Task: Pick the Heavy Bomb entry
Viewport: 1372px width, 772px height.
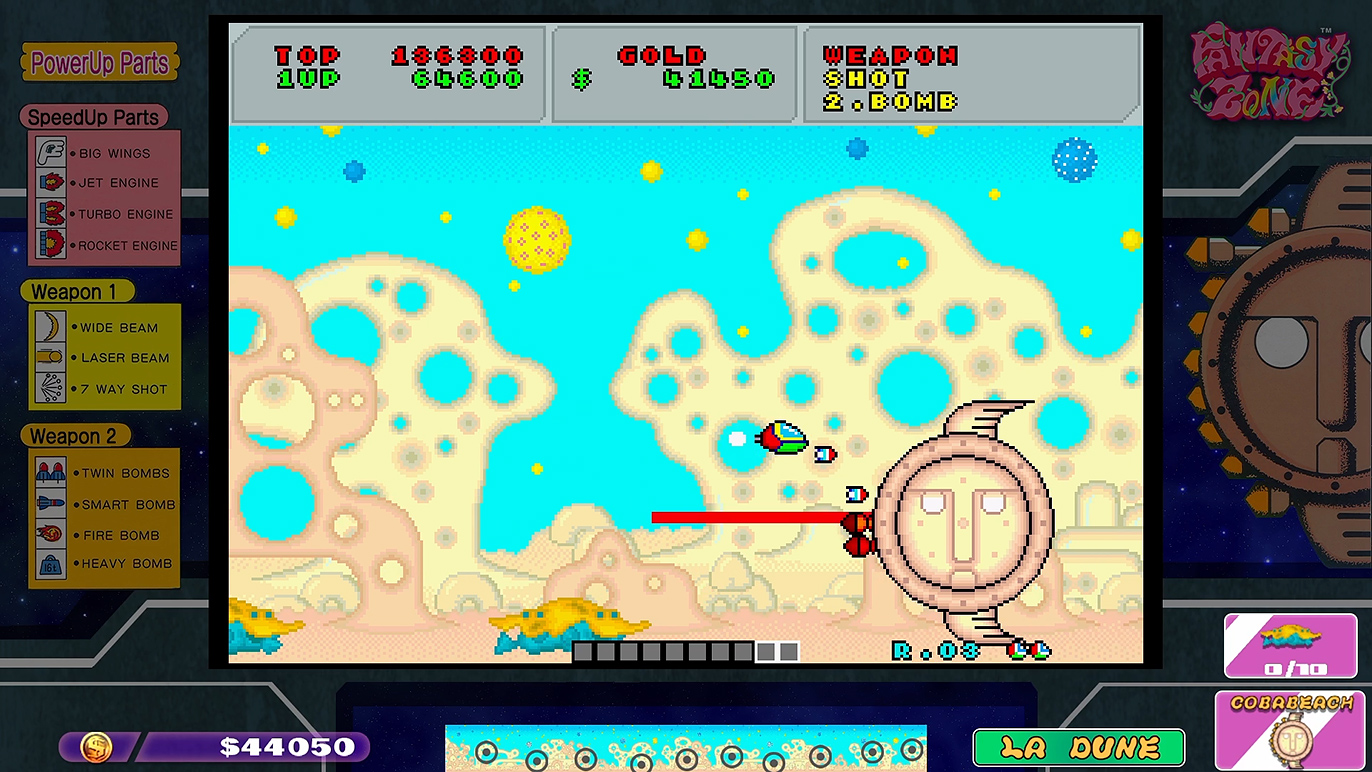Action: [x=105, y=563]
